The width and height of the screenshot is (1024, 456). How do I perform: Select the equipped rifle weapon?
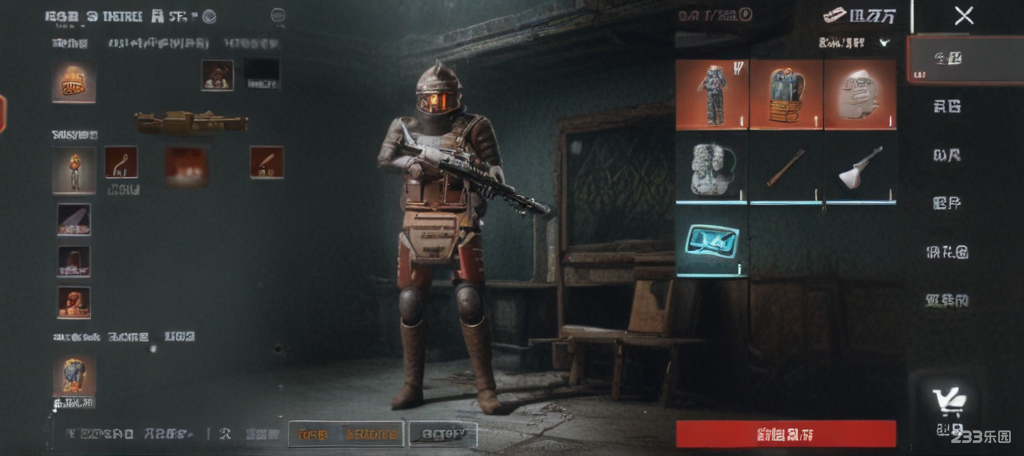tap(191, 122)
